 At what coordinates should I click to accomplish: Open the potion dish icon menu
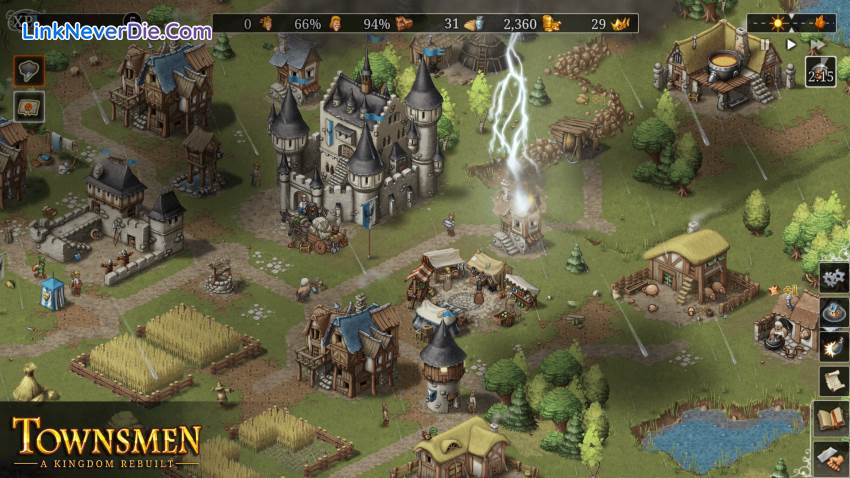tap(833, 313)
